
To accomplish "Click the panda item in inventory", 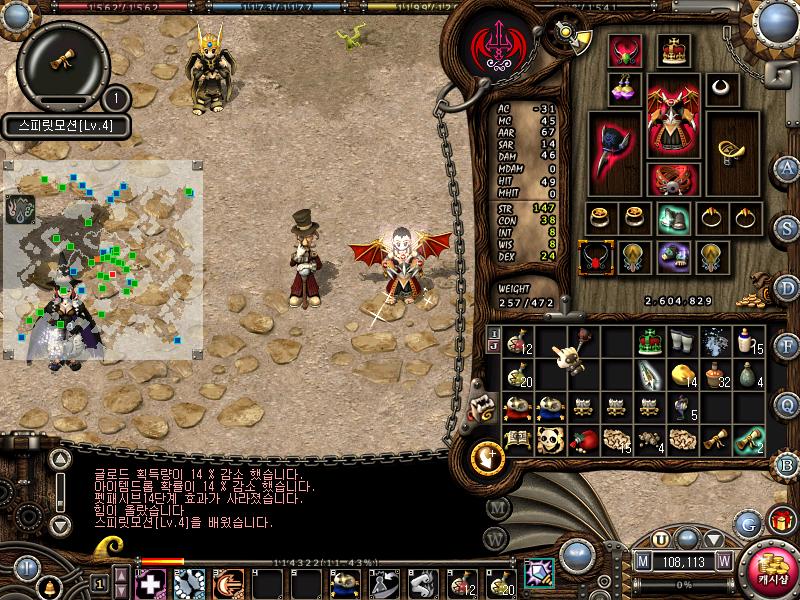I will click(x=550, y=438).
